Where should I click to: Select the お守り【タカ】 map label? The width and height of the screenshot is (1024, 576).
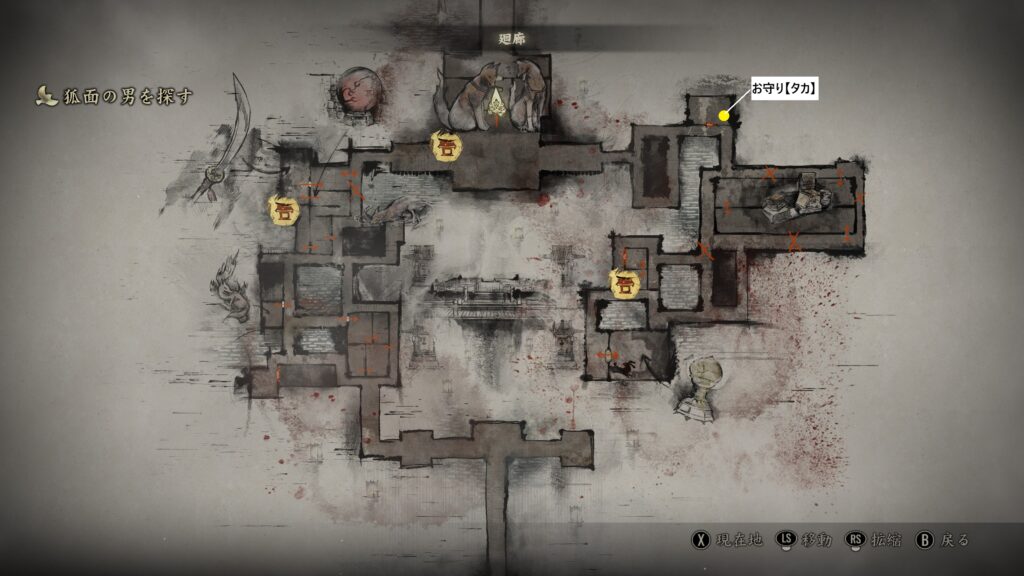pos(785,89)
